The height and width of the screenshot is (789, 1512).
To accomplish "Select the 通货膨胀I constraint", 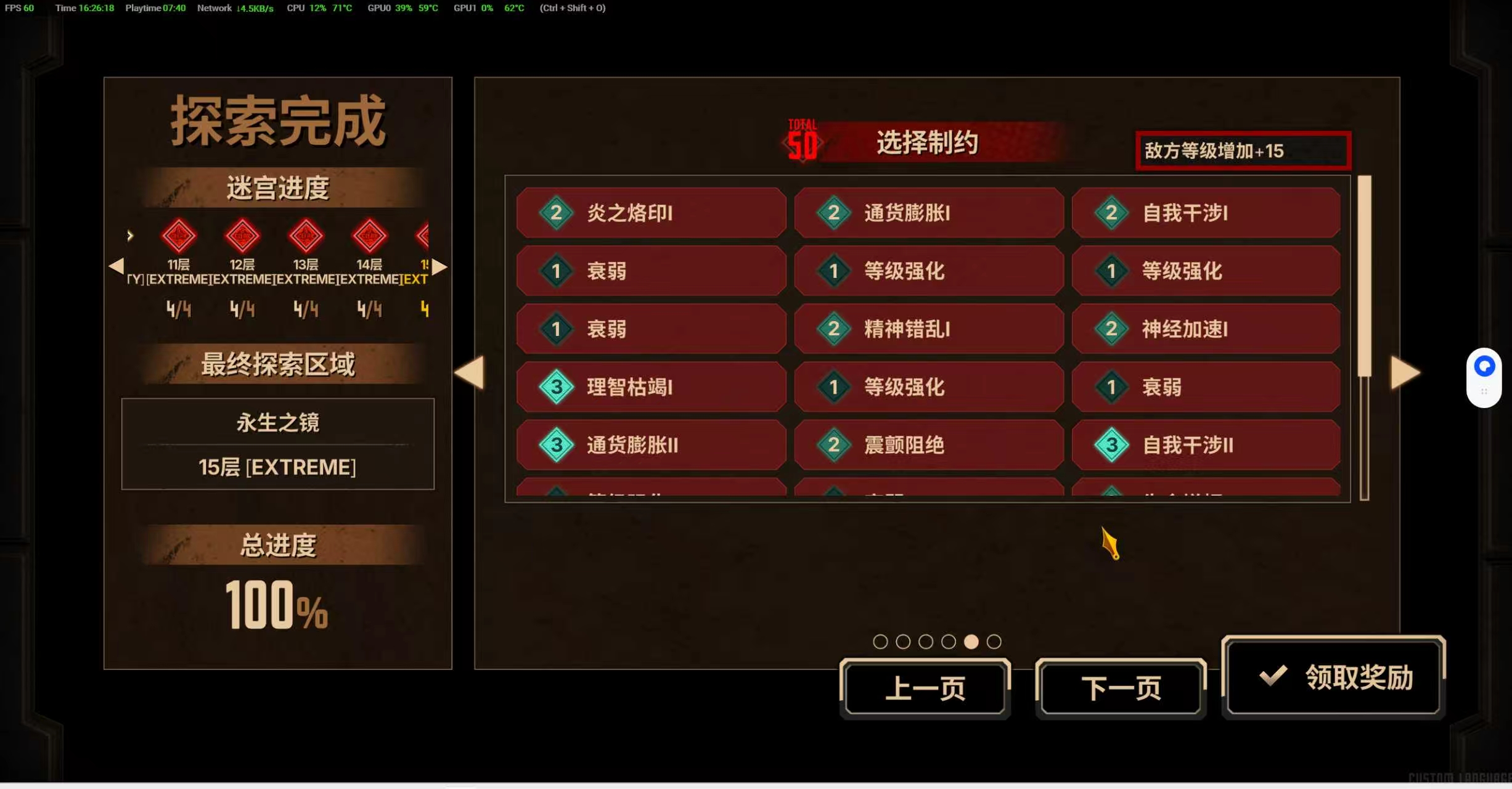I will tap(928, 213).
